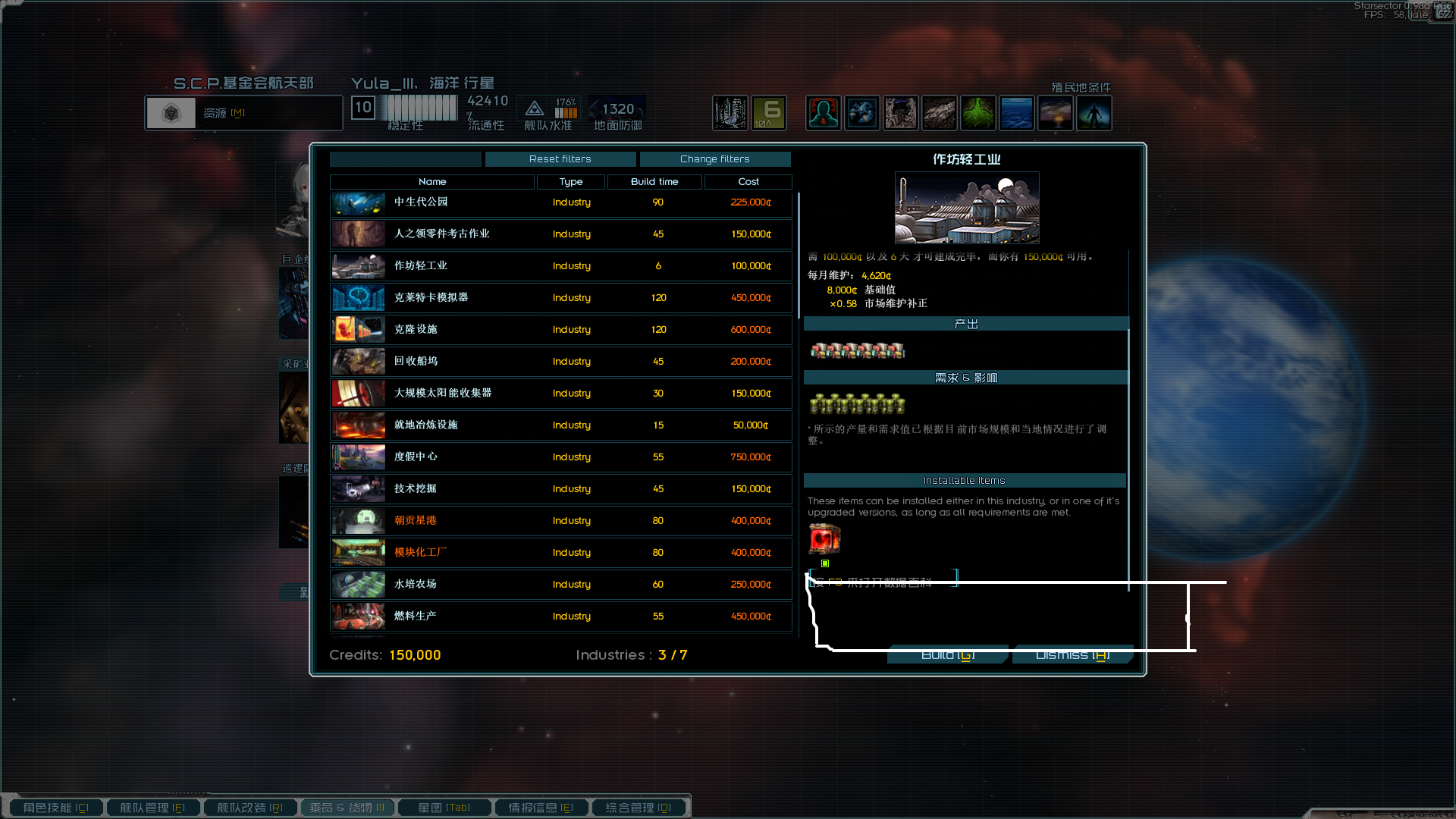
Task: Select the installable item icon under Installable Items
Action: [x=825, y=539]
